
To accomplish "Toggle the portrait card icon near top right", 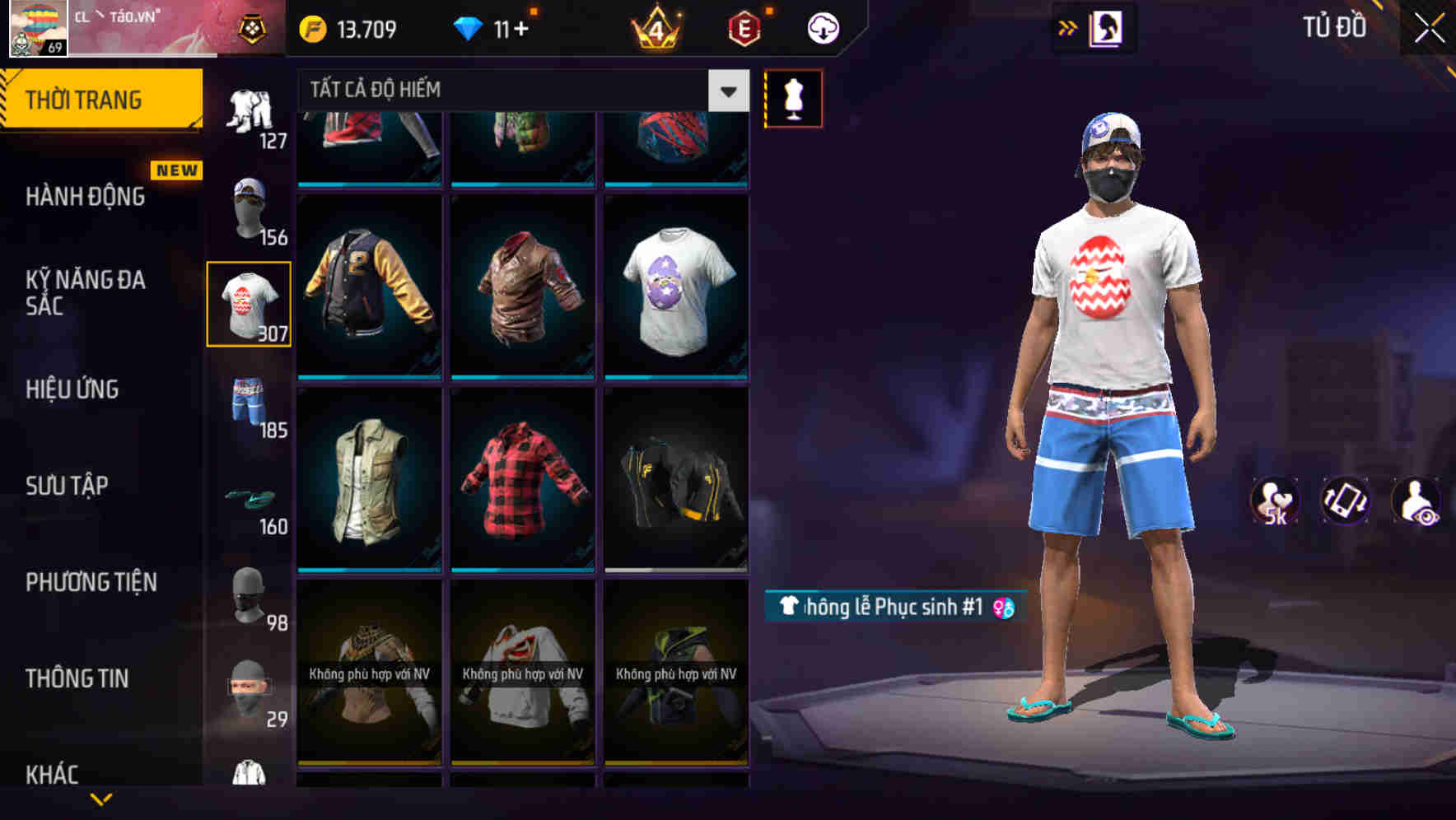I will [x=1108, y=27].
